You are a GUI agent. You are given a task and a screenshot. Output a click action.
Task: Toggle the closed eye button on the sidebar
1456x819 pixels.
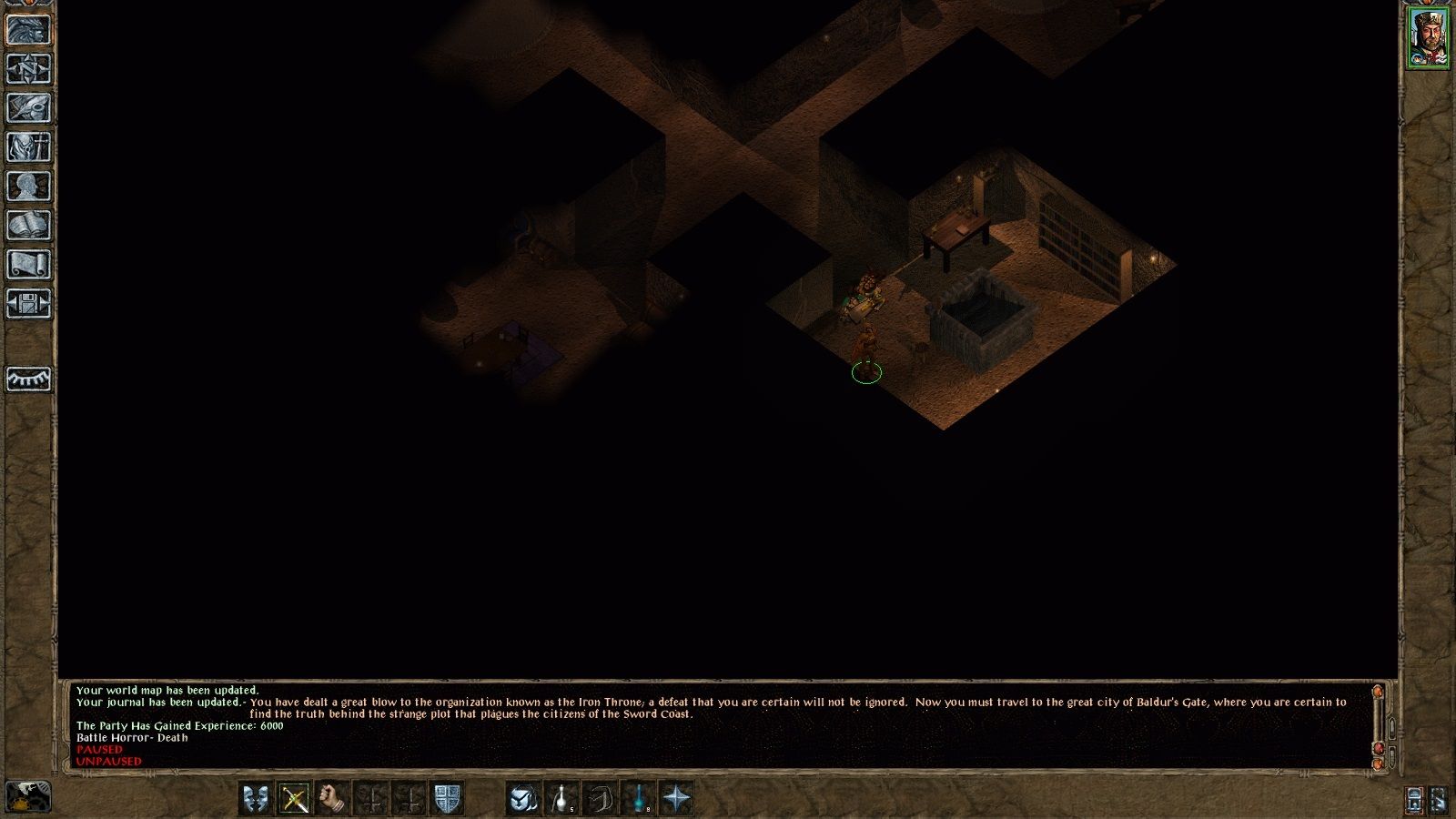28,379
